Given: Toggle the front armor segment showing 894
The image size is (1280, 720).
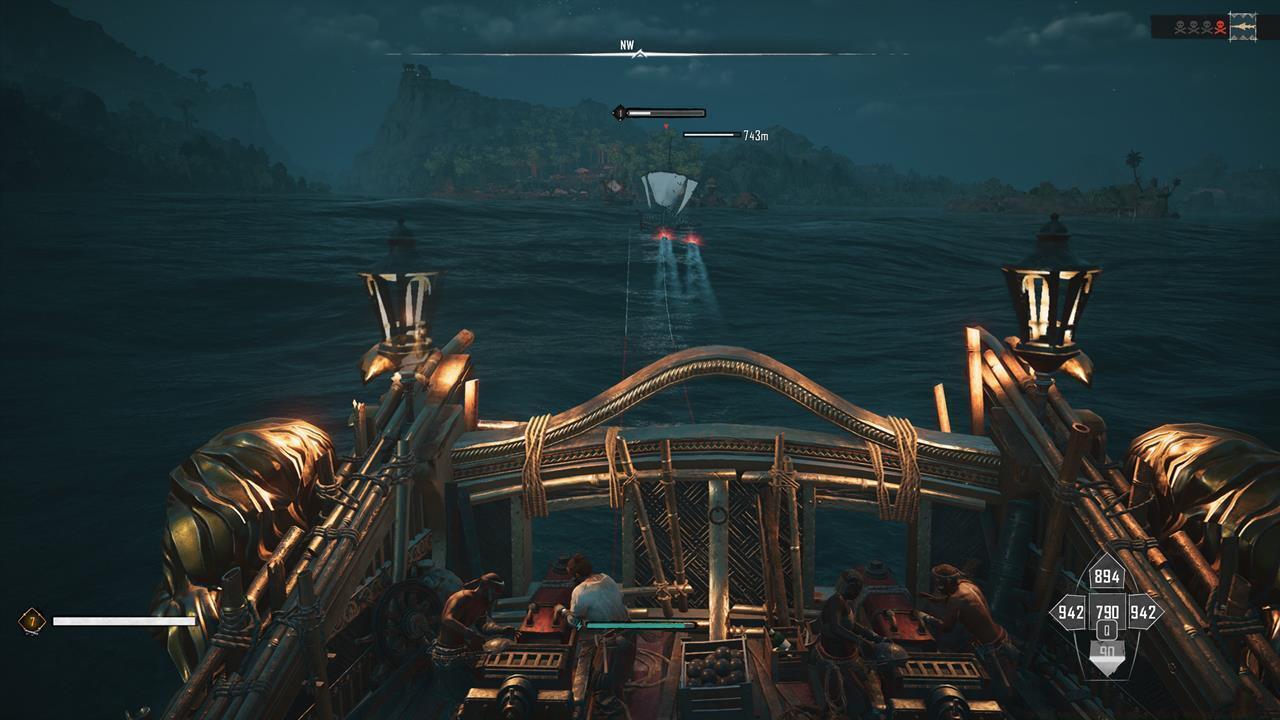Looking at the screenshot, I should pos(1106,577).
